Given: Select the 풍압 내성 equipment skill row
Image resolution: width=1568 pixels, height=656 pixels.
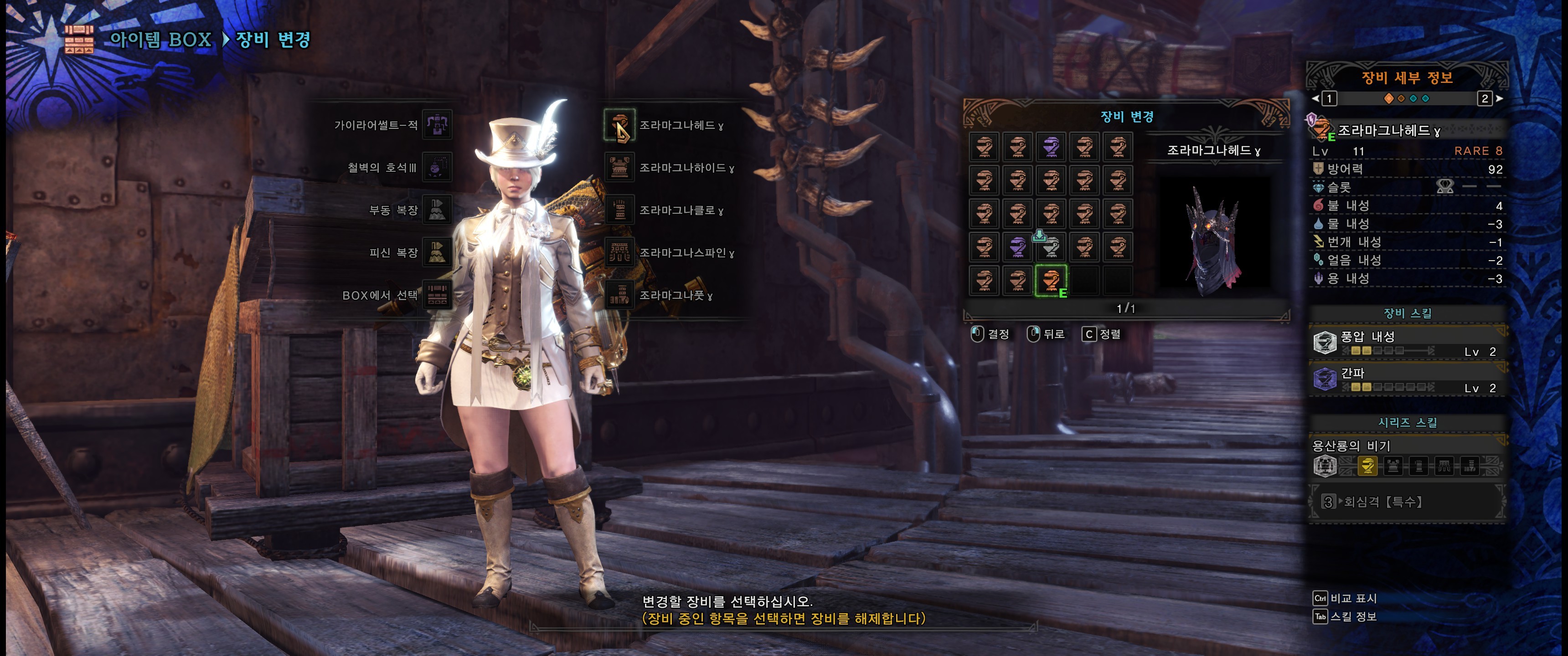Looking at the screenshot, I should (1406, 343).
